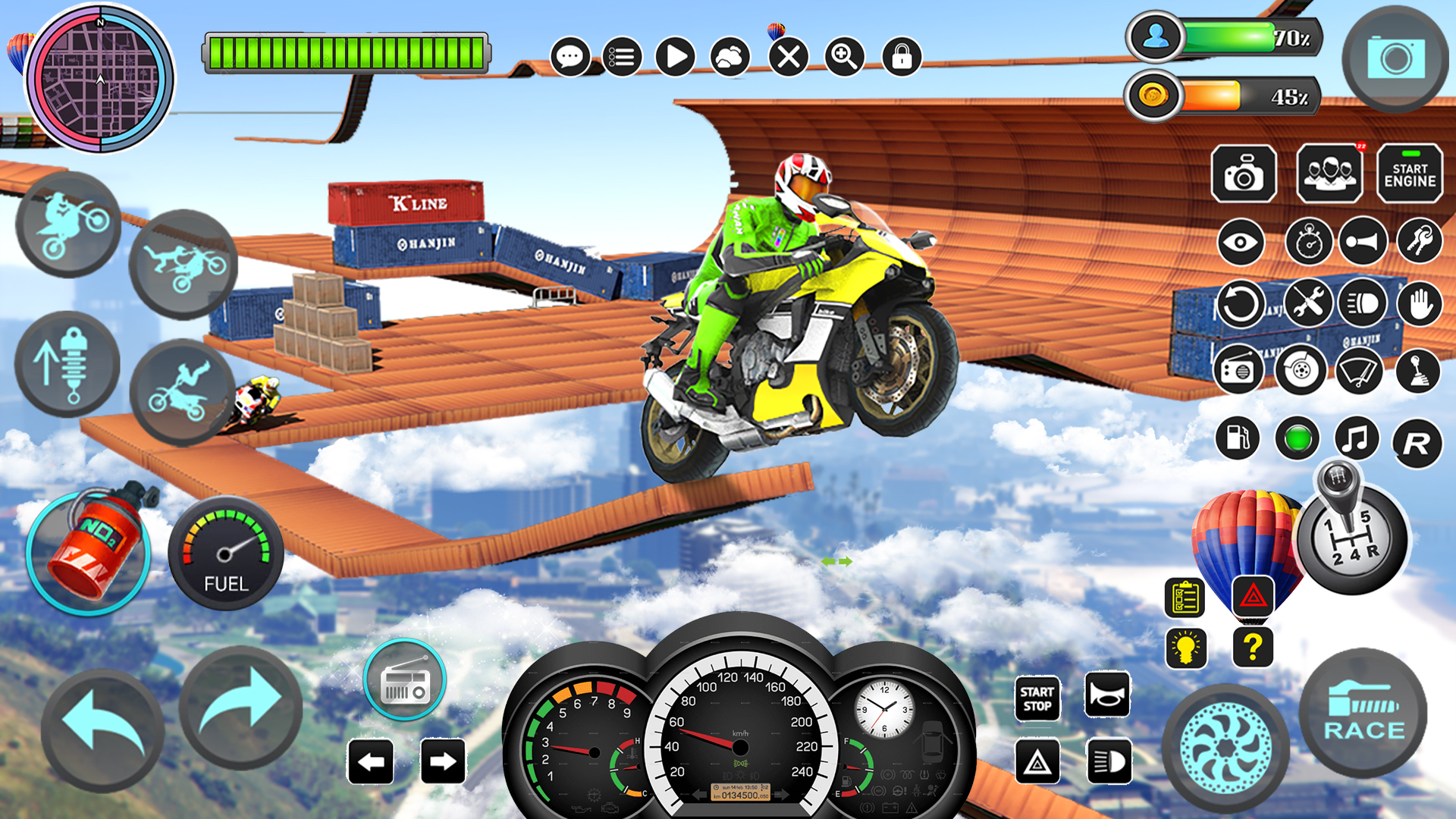Open the repair wrench tool

(1310, 303)
